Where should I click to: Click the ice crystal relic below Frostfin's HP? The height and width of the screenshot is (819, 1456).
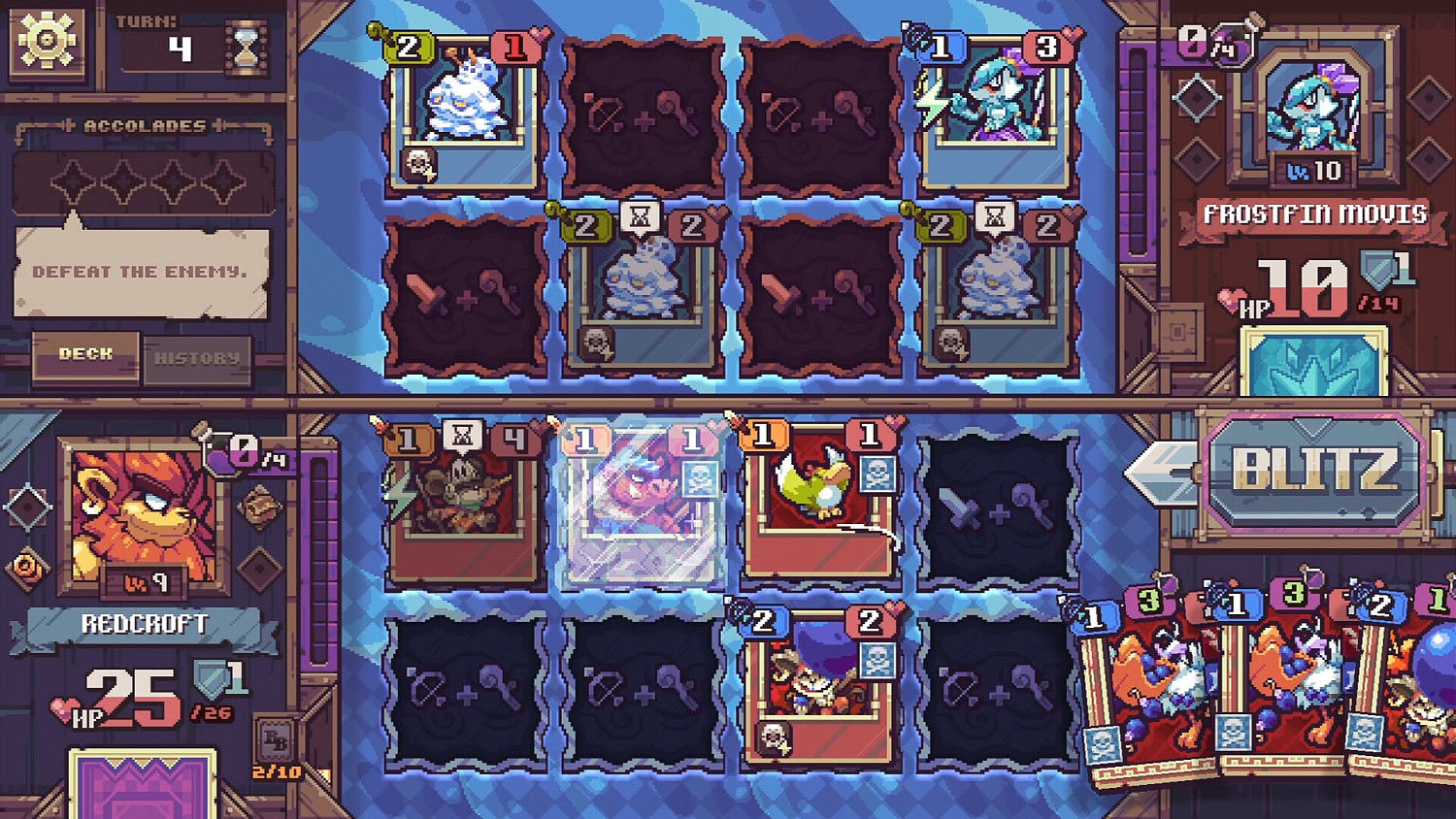click(1310, 369)
